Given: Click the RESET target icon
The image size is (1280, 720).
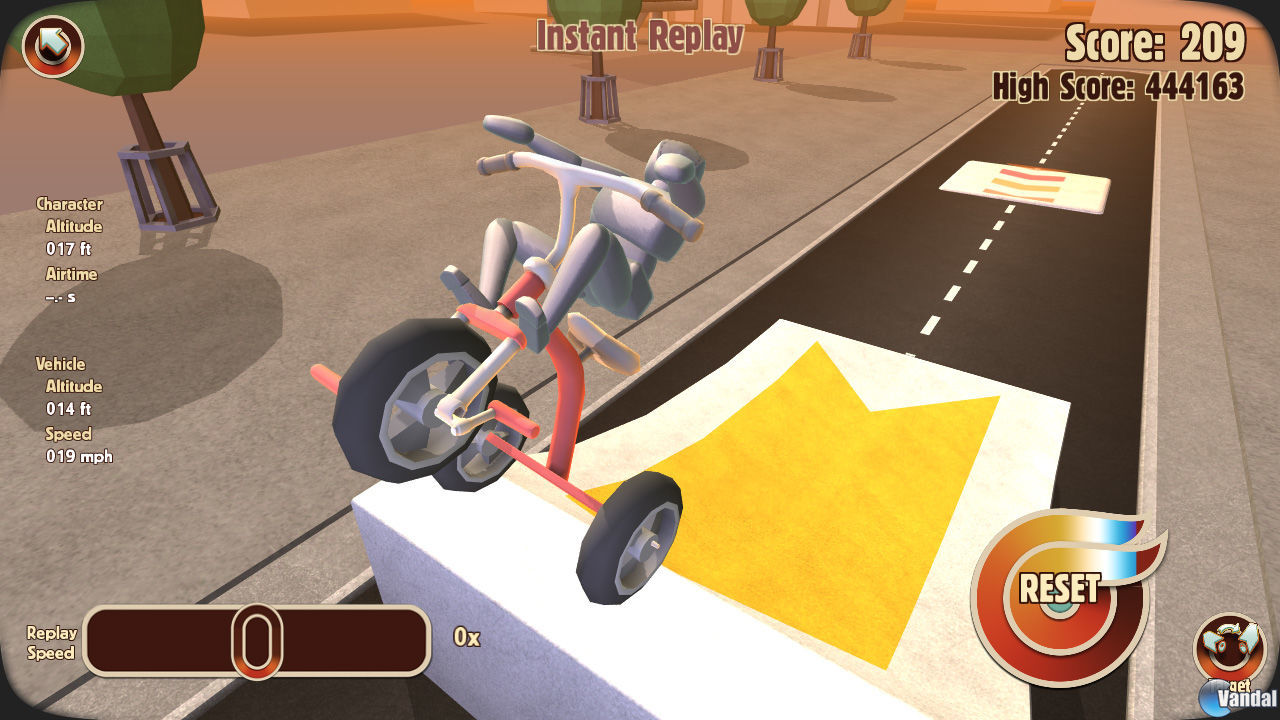Looking at the screenshot, I should tap(1060, 588).
